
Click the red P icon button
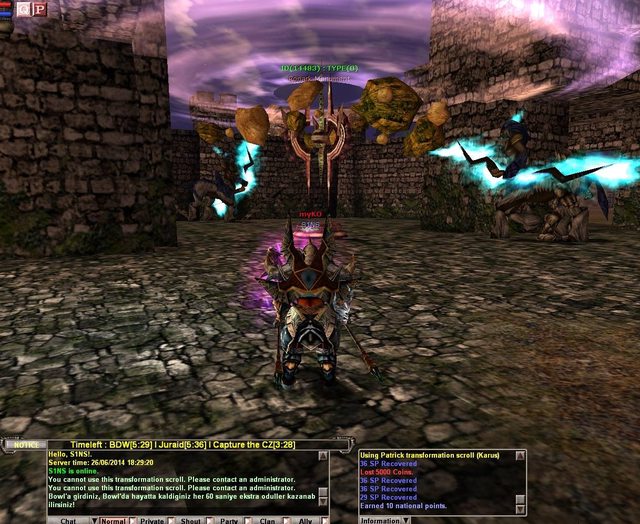tap(39, 9)
